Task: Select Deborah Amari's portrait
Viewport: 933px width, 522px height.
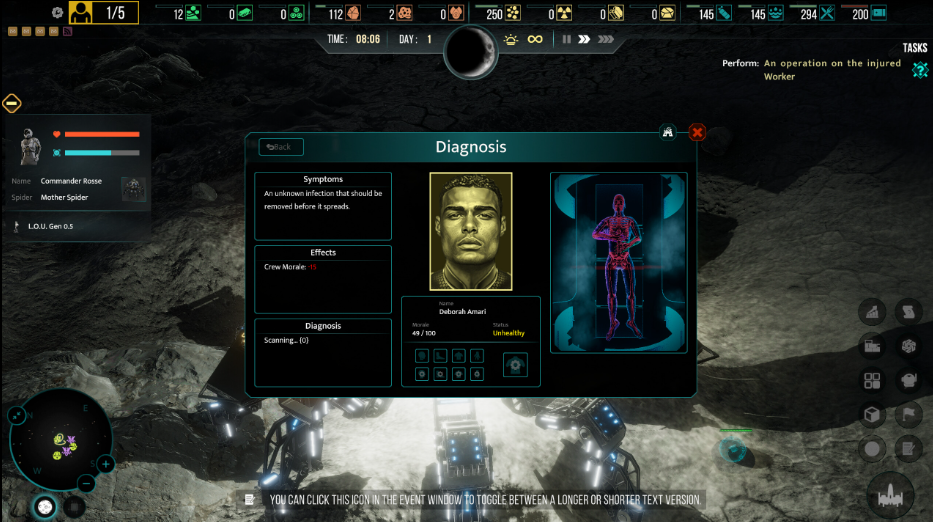Action: [471, 231]
